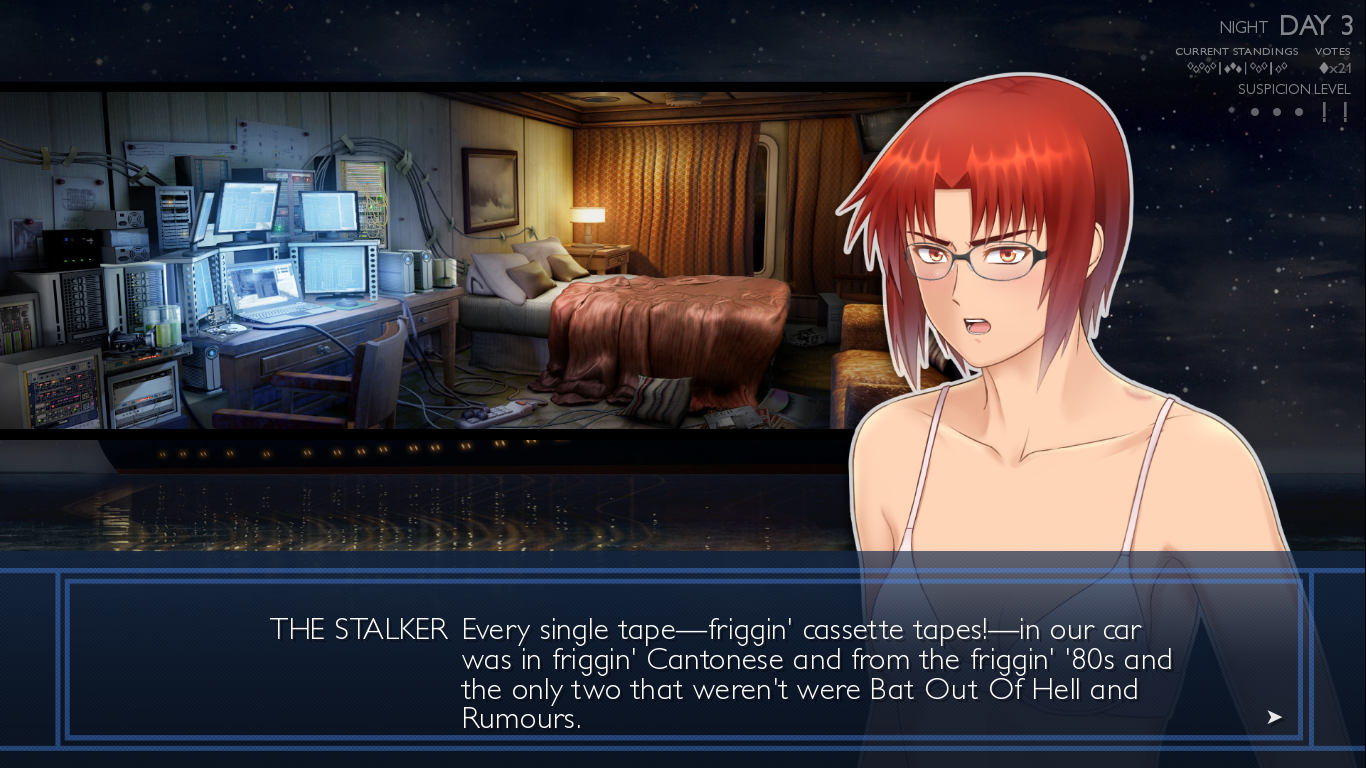Click the suspicion dot row to adjust the meter
Image resolution: width=1366 pixels, height=768 pixels.
point(1276,111)
